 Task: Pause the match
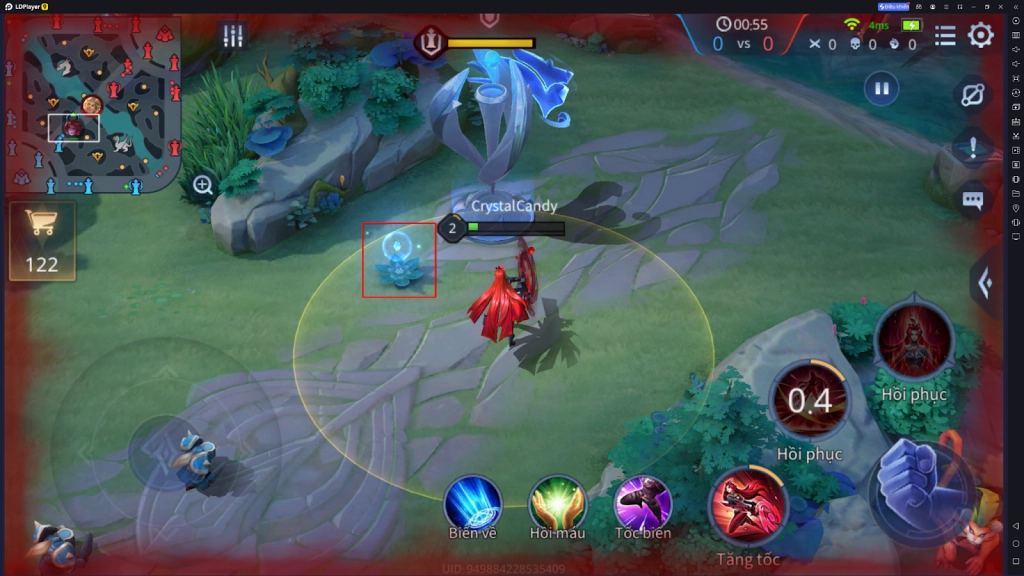(x=881, y=89)
